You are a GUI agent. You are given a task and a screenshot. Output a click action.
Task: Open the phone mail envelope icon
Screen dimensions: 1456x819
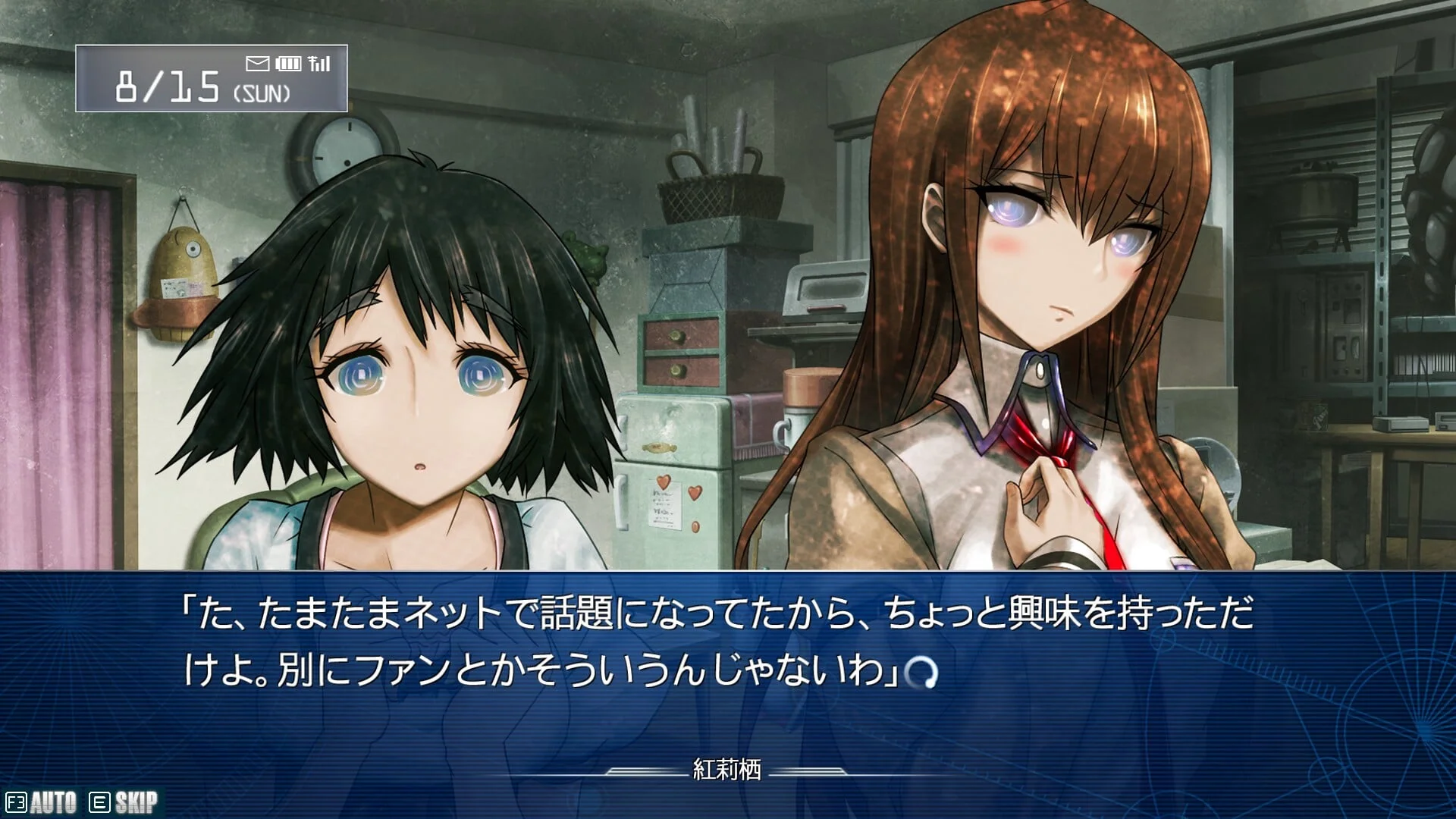[x=258, y=64]
